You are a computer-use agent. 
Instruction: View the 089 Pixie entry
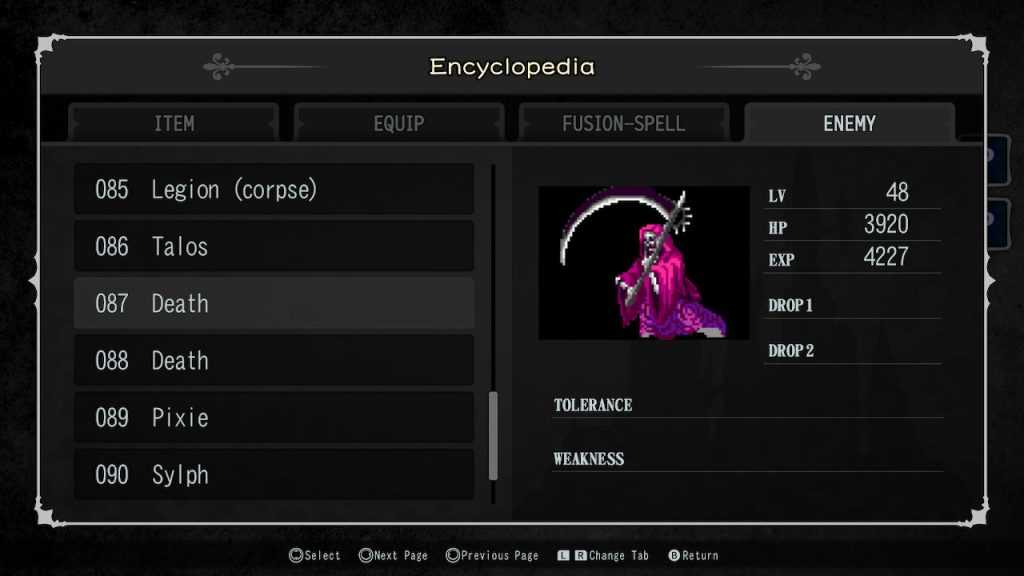274,418
